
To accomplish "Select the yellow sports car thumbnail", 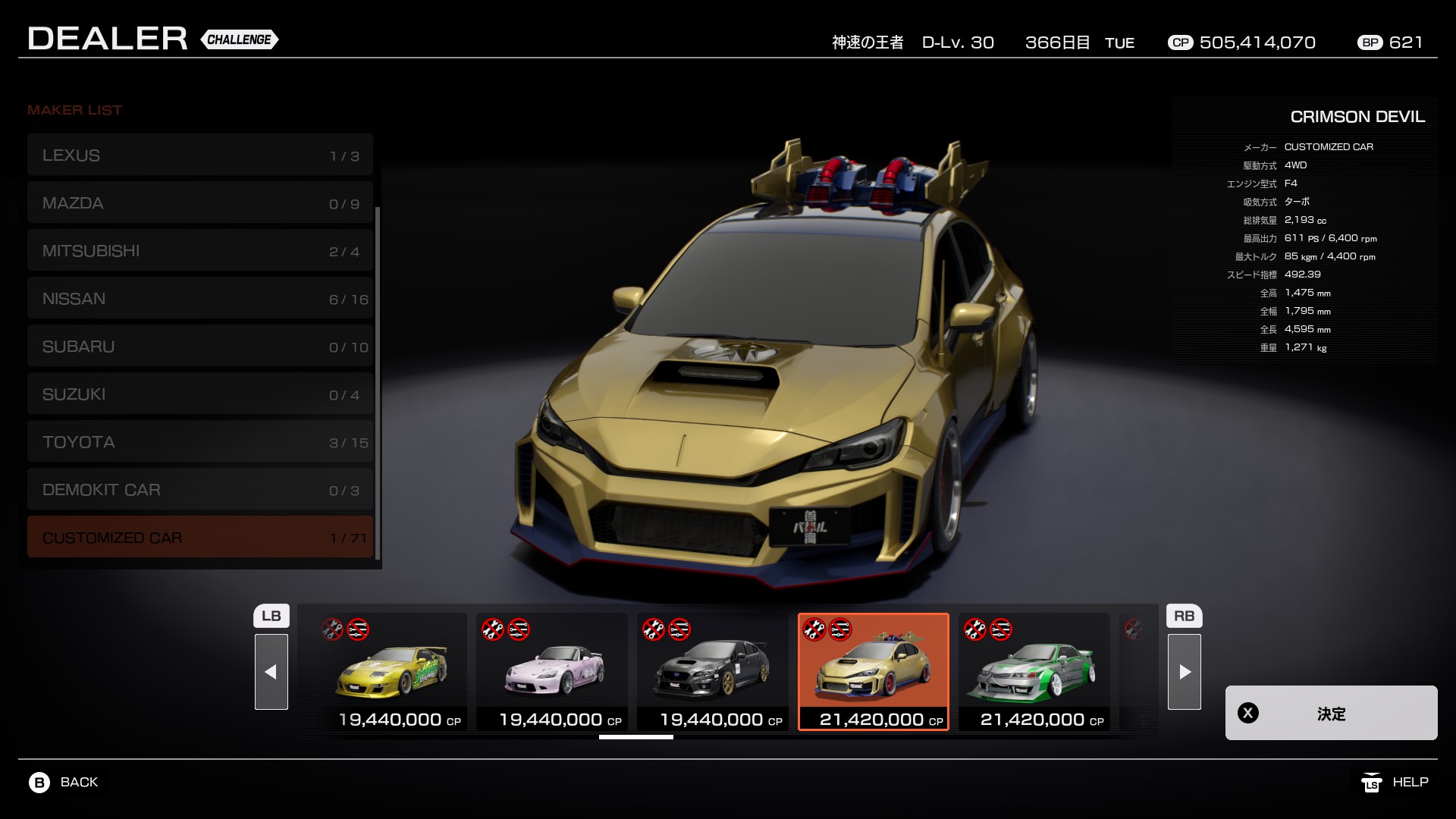I will click(391, 671).
